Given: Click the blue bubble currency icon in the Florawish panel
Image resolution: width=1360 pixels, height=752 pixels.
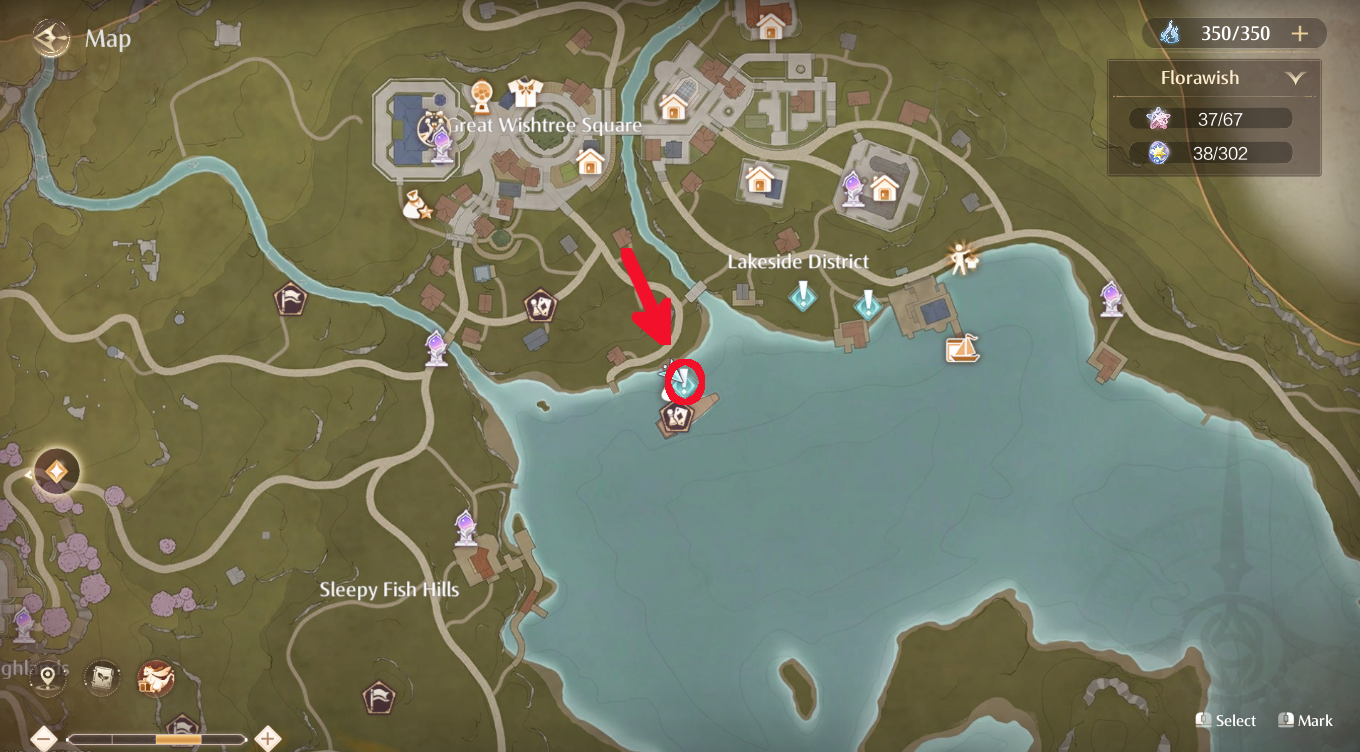Looking at the screenshot, I should click(x=1157, y=152).
